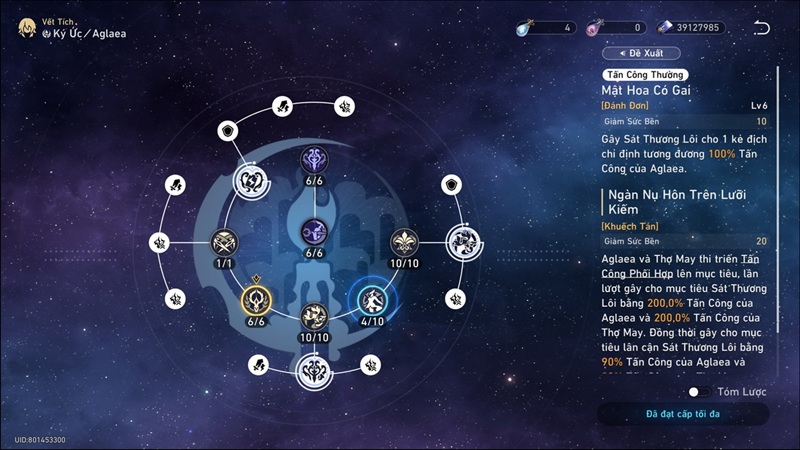Toggle the Tóm Lược summary switch

click(x=699, y=392)
